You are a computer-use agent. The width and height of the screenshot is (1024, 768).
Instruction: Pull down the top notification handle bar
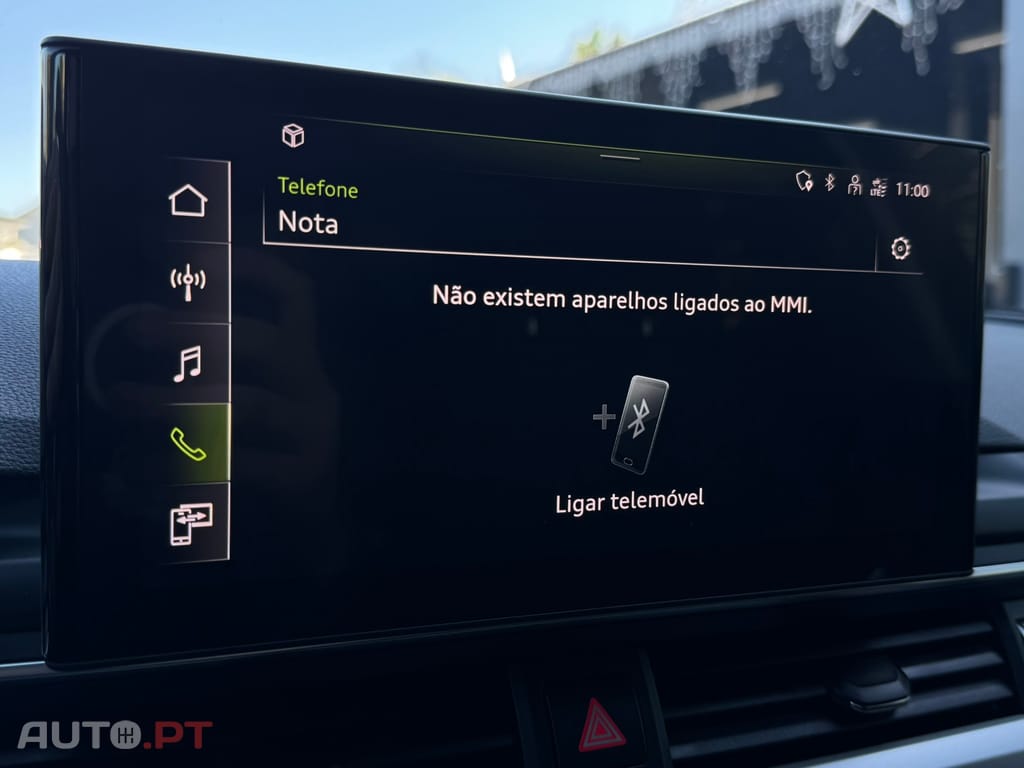click(620, 157)
